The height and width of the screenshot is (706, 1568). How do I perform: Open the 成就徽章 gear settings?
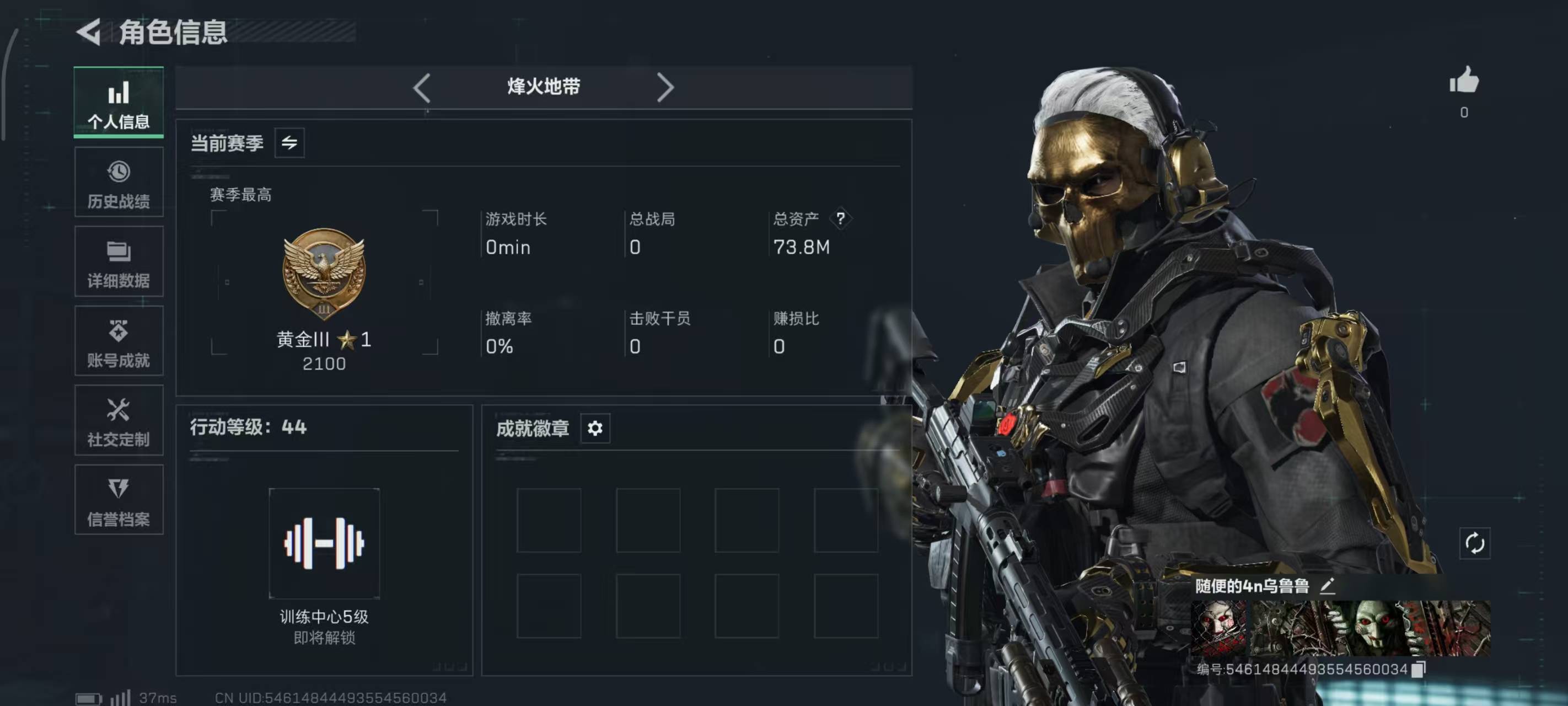(595, 428)
